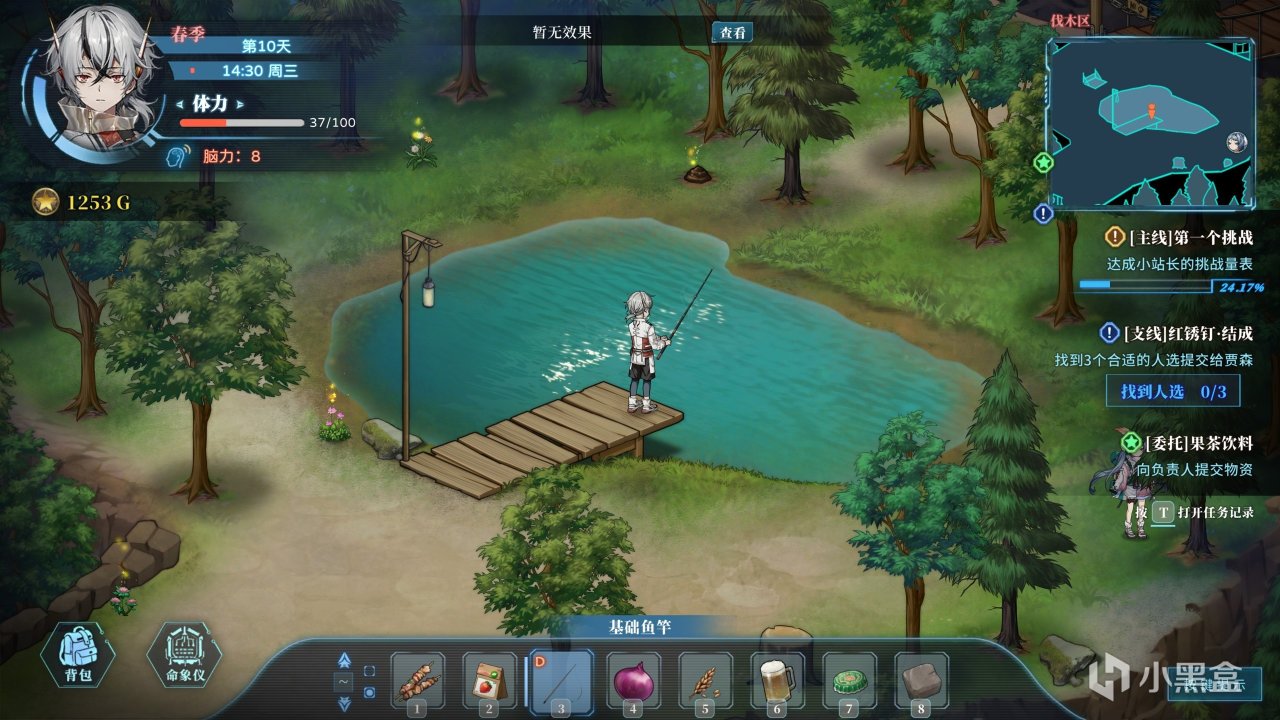Click the NPC portrait marker on minimap

pos(1237,142)
